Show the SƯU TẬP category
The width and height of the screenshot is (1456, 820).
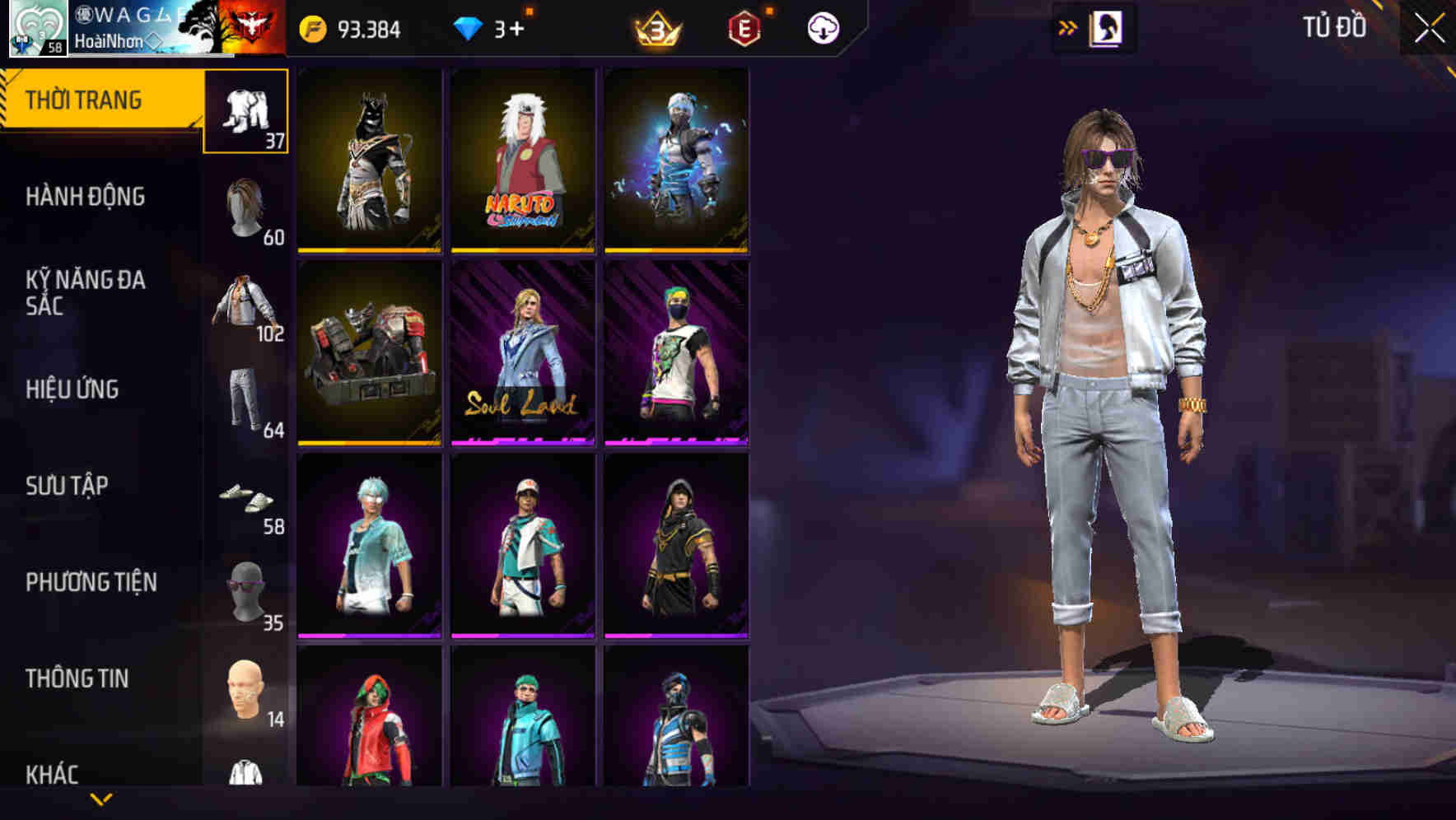coord(67,486)
